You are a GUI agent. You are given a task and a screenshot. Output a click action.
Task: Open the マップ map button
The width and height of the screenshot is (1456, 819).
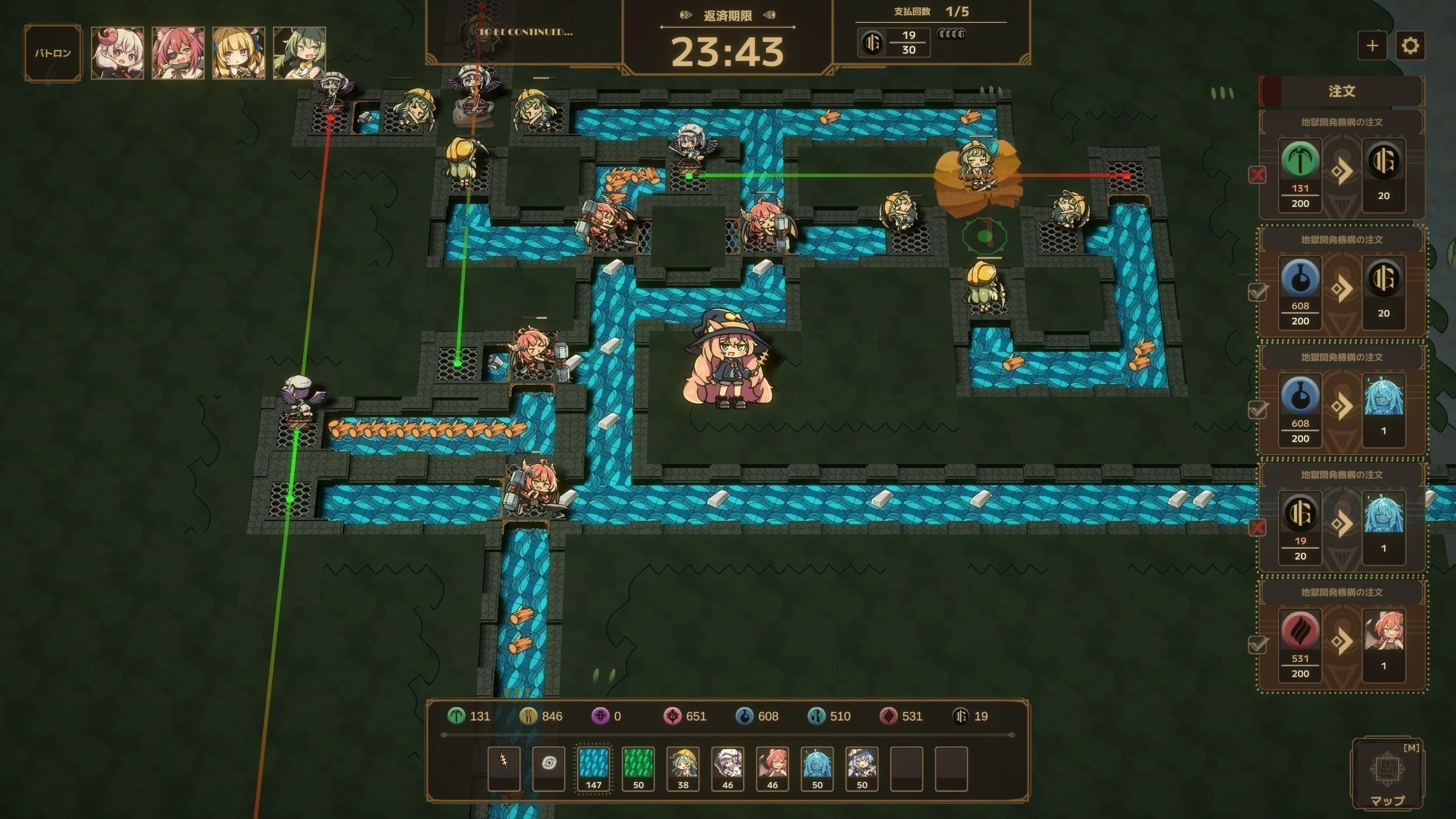1387,773
